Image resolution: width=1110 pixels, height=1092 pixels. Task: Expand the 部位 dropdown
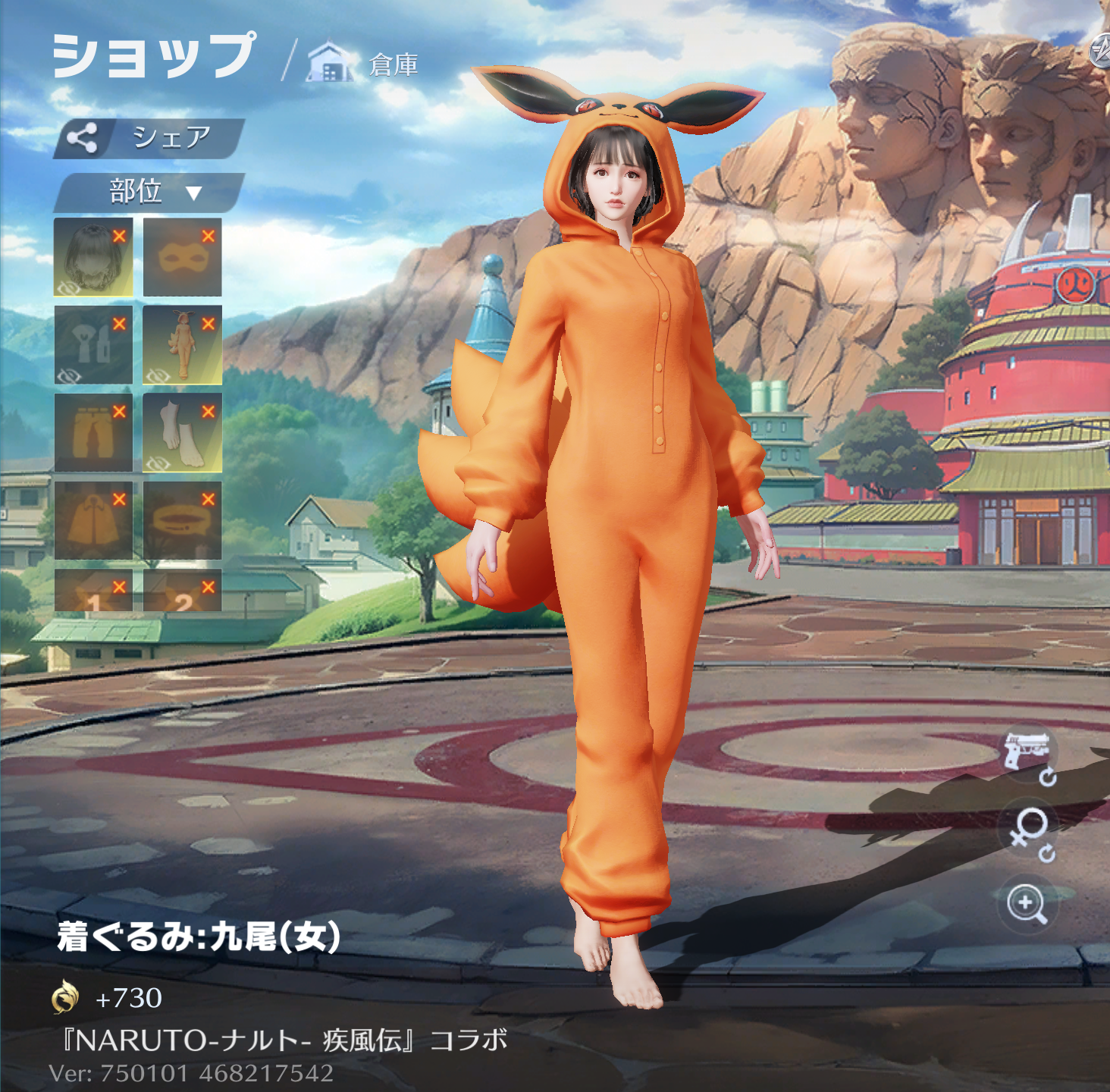point(149,192)
